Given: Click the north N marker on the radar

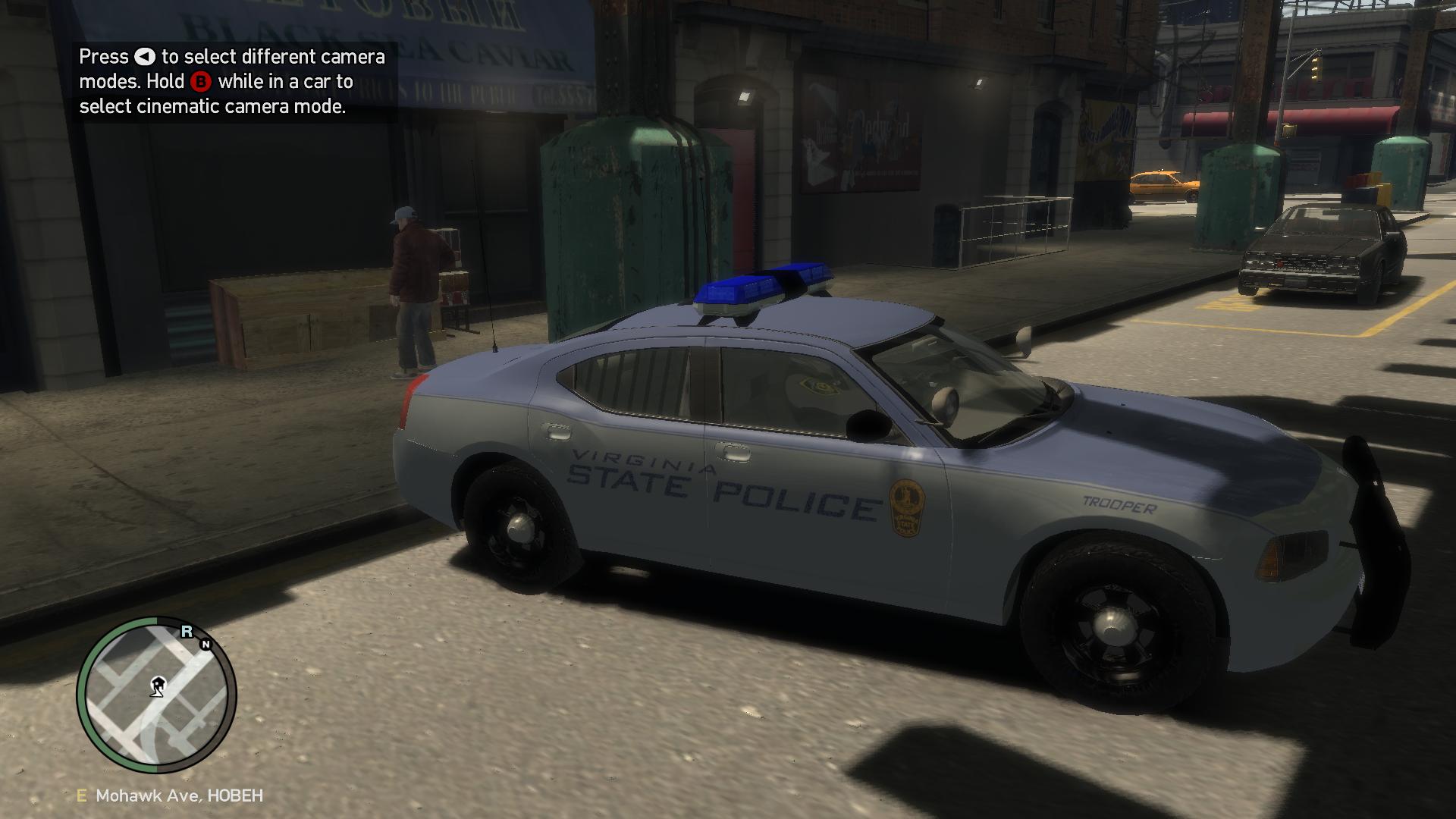Looking at the screenshot, I should click(x=206, y=645).
